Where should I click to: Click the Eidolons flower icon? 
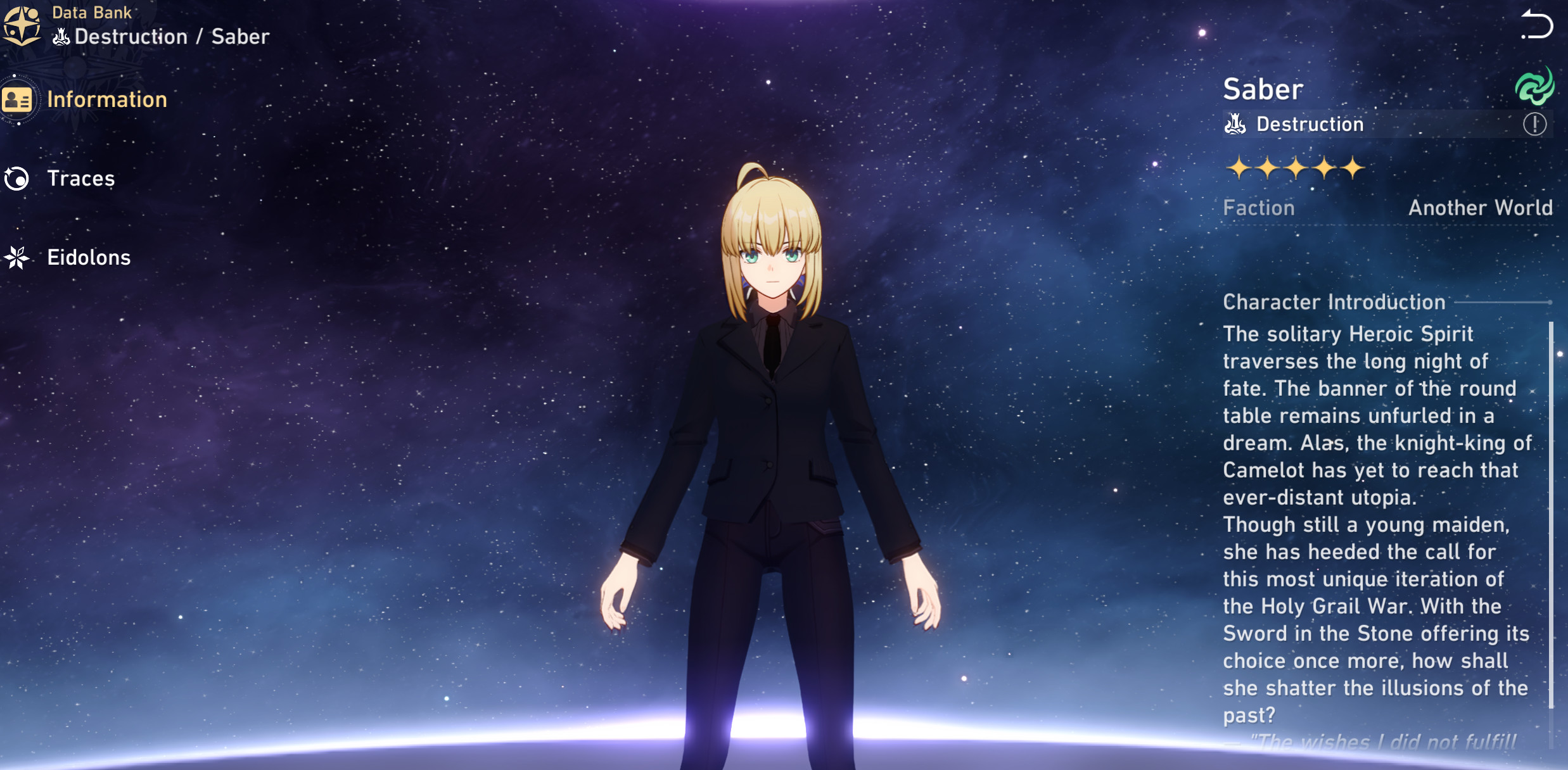tap(17, 257)
